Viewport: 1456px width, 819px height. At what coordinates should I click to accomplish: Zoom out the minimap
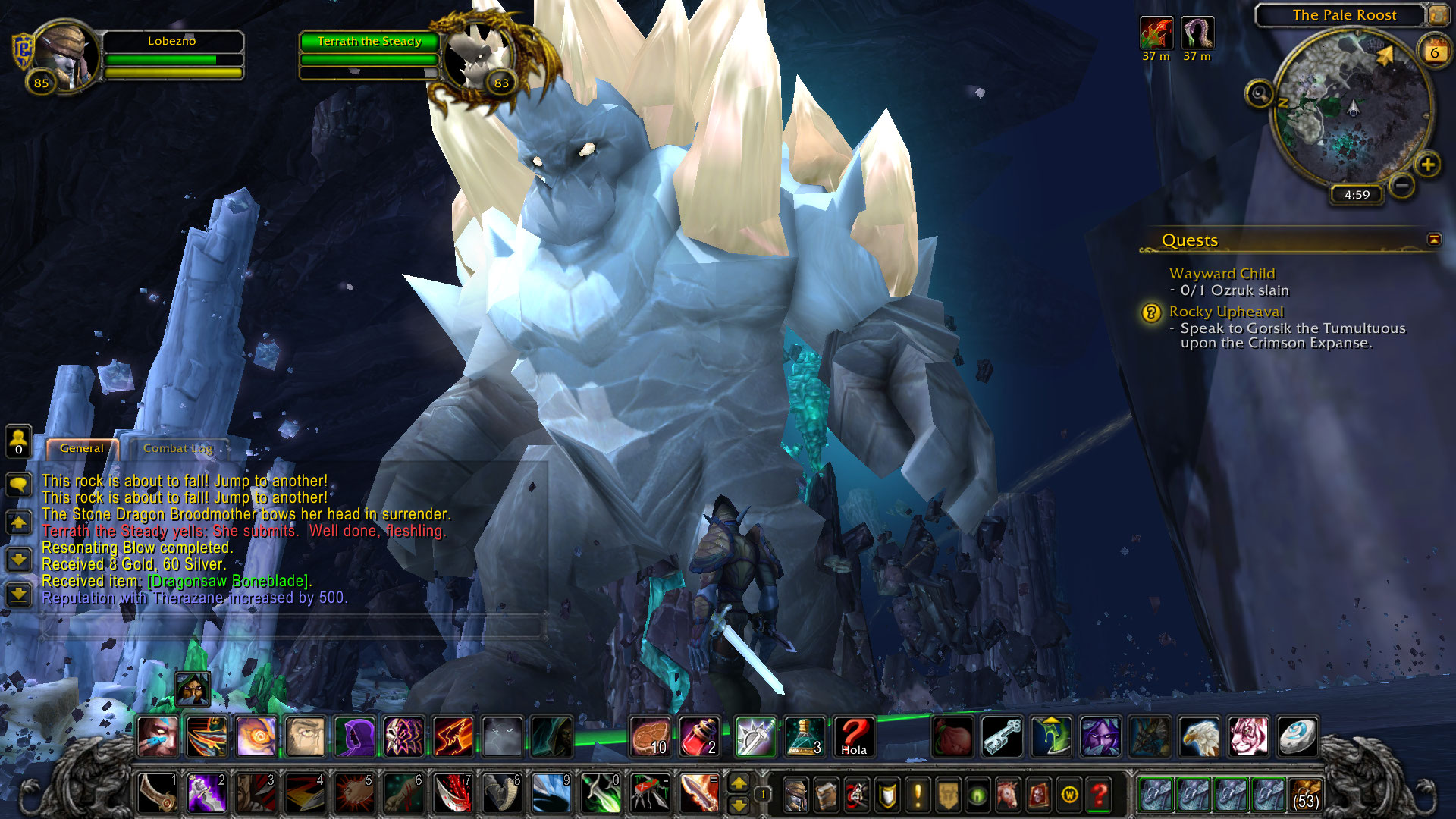click(1402, 185)
